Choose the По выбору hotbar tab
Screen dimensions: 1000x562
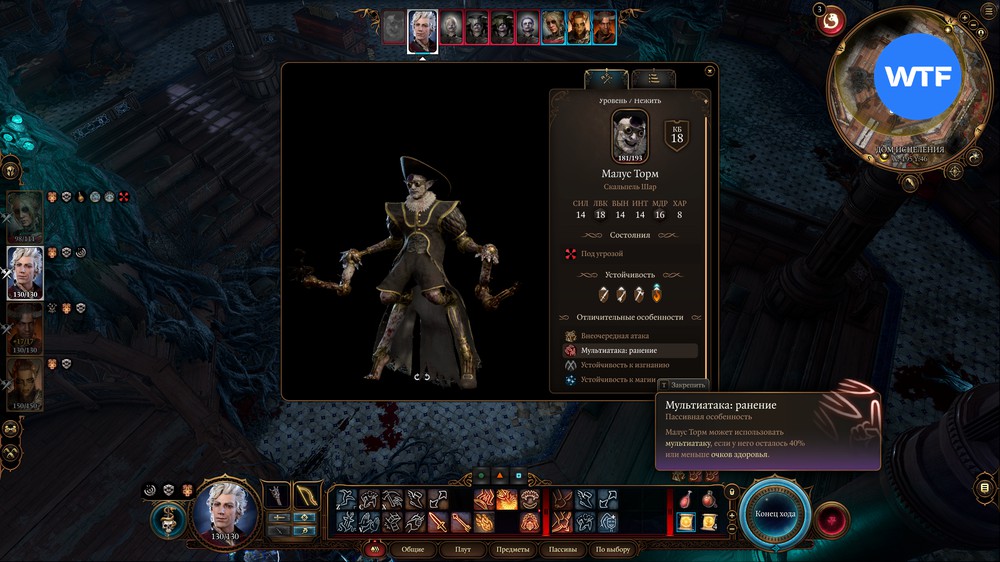(x=612, y=550)
